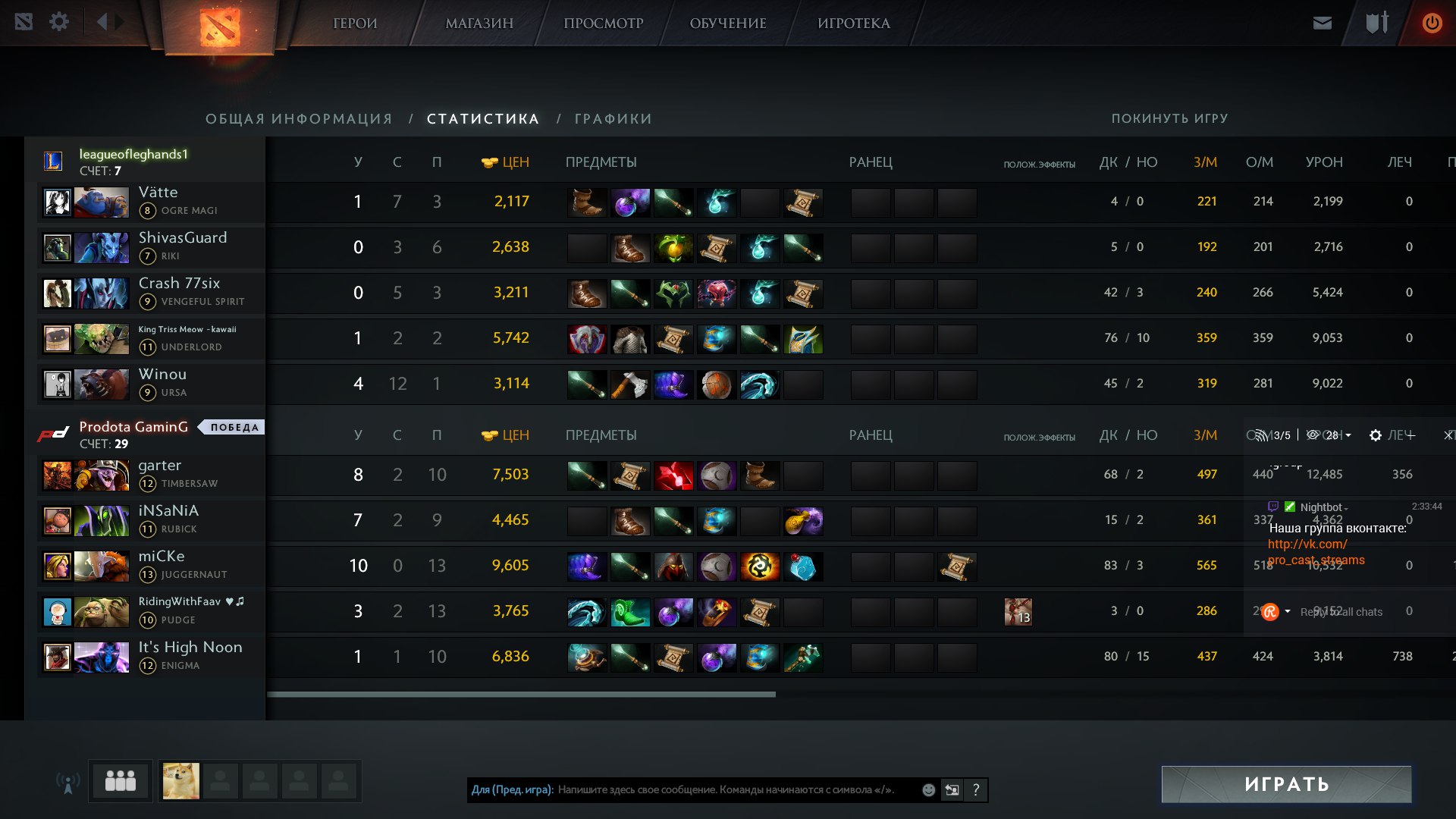Screen dimensions: 1456x819
Task: Leave the game with Покинуть игру
Action: click(1169, 119)
